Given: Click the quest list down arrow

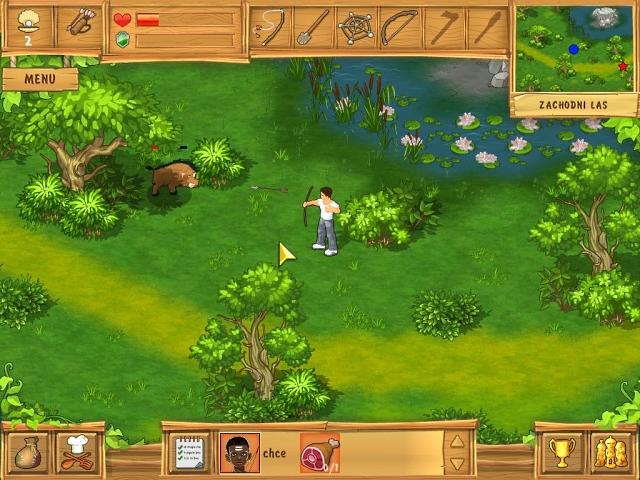Looking at the screenshot, I should click(x=457, y=464).
